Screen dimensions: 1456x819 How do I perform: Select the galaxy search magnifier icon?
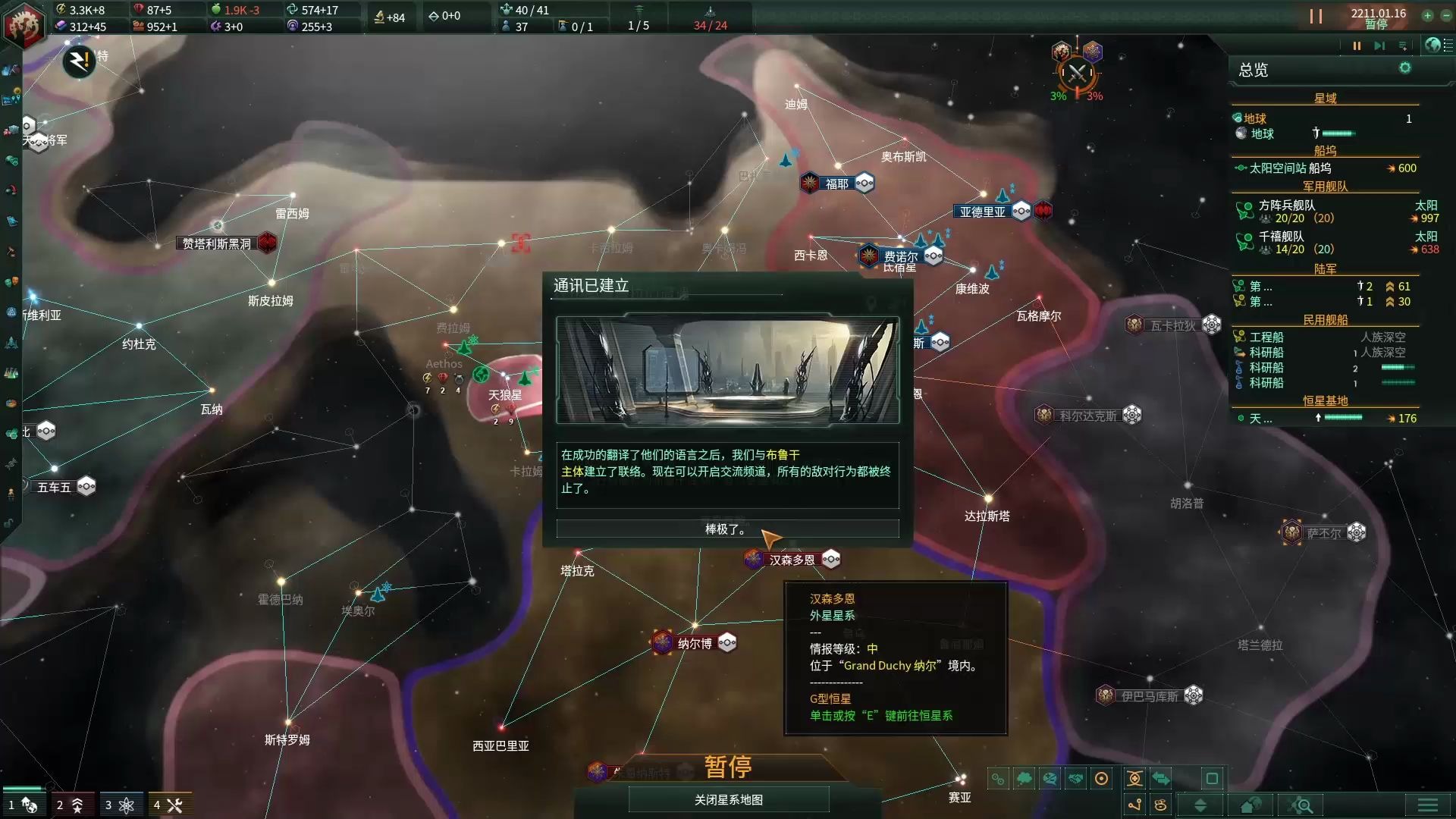[1299, 805]
